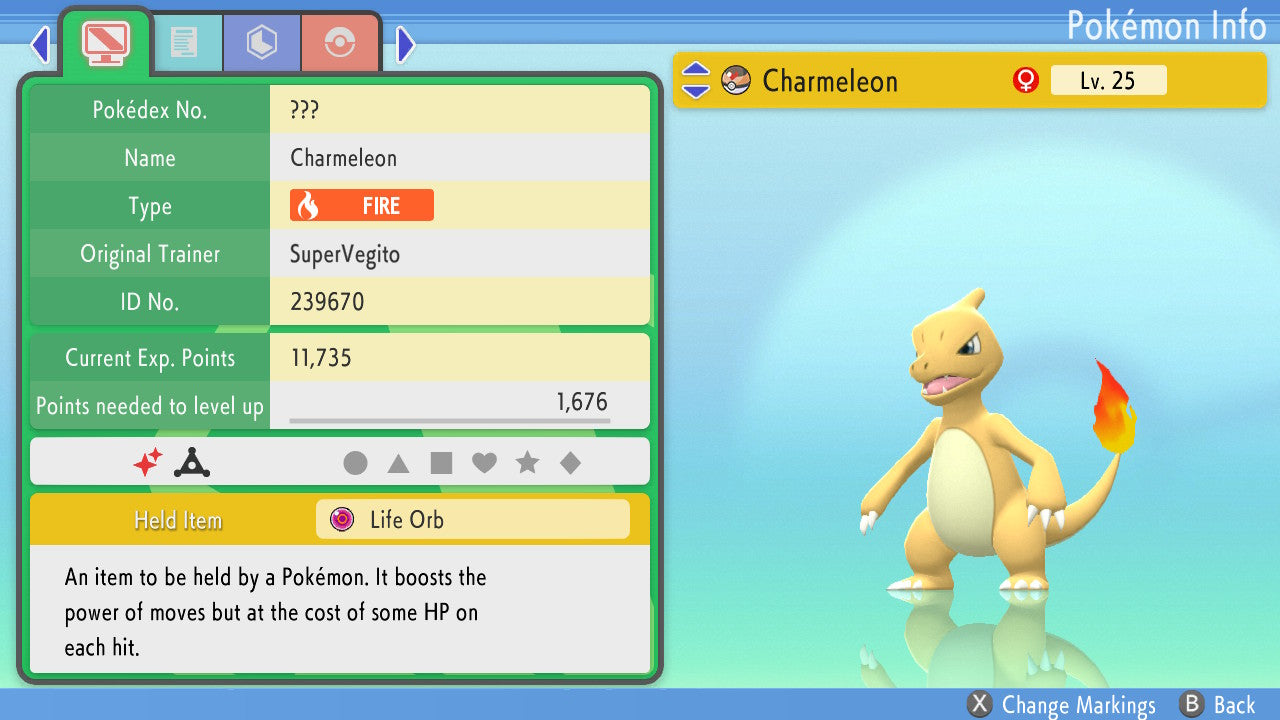Viewport: 1280px width, 720px height.
Task: Toggle the star marking
Action: (527, 463)
